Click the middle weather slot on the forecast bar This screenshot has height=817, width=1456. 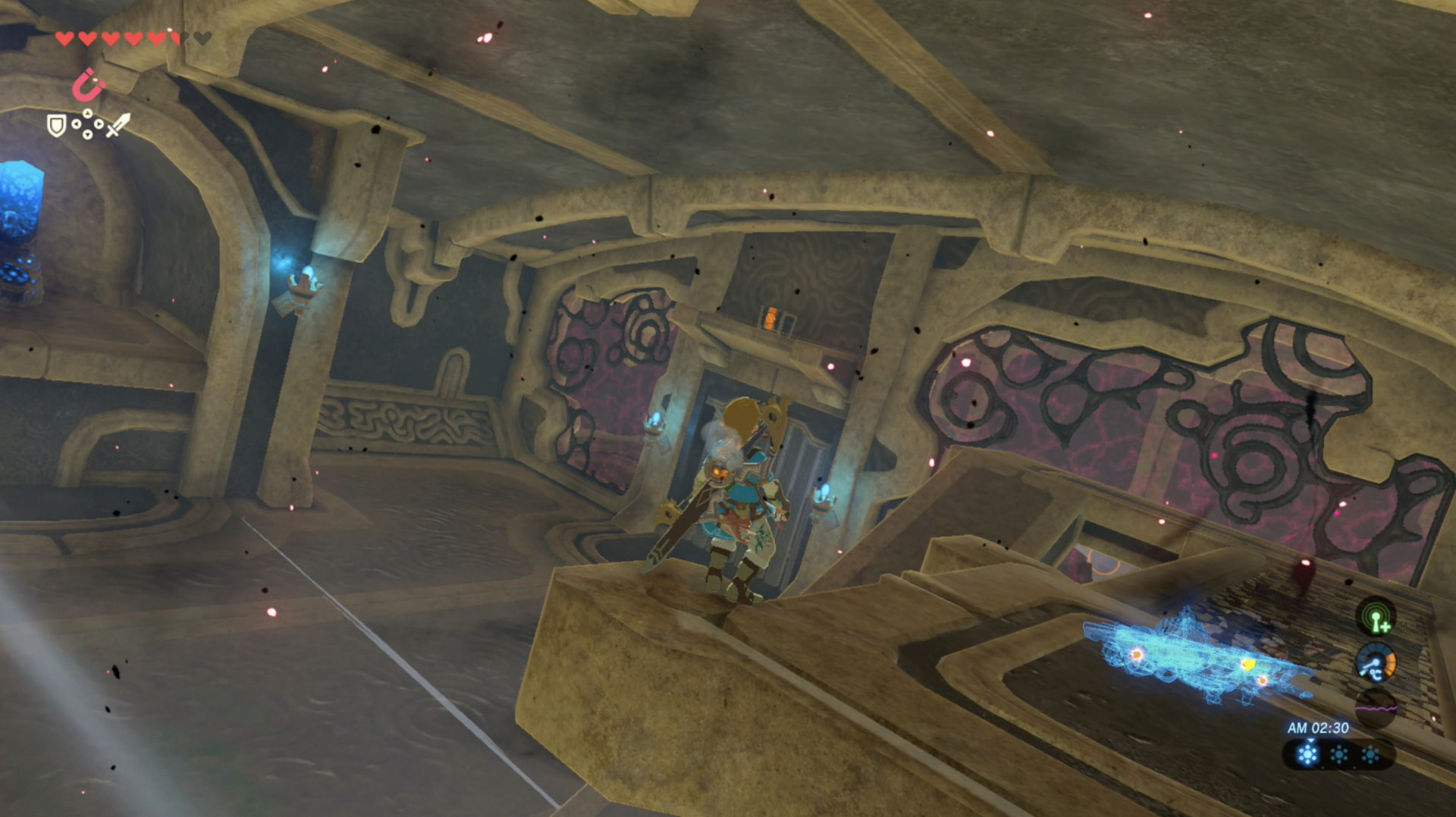1339,755
